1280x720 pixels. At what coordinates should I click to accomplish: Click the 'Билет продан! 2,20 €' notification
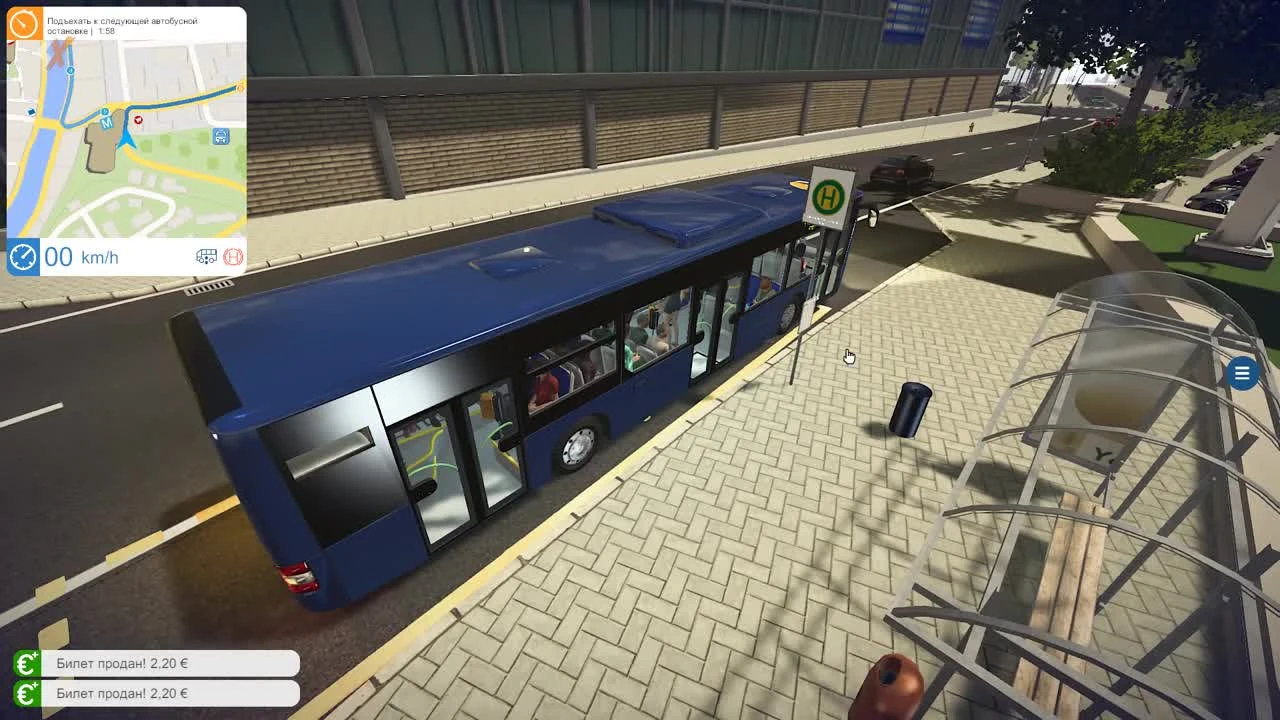pyautogui.click(x=170, y=663)
